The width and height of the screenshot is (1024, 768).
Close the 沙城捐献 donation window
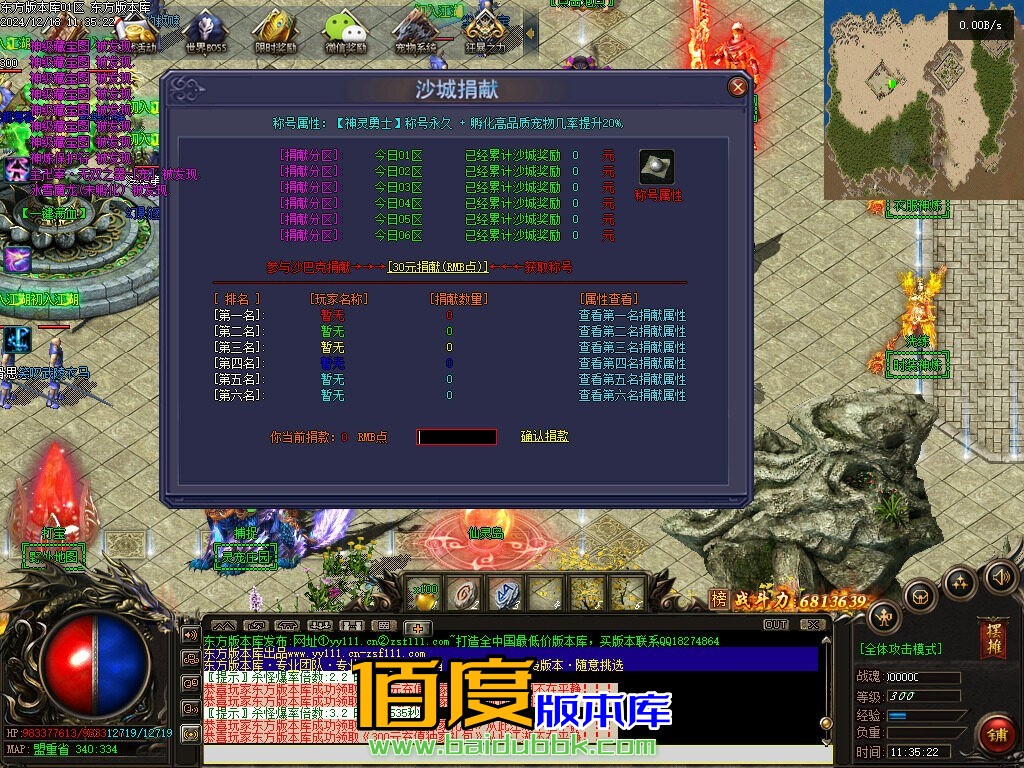point(738,87)
